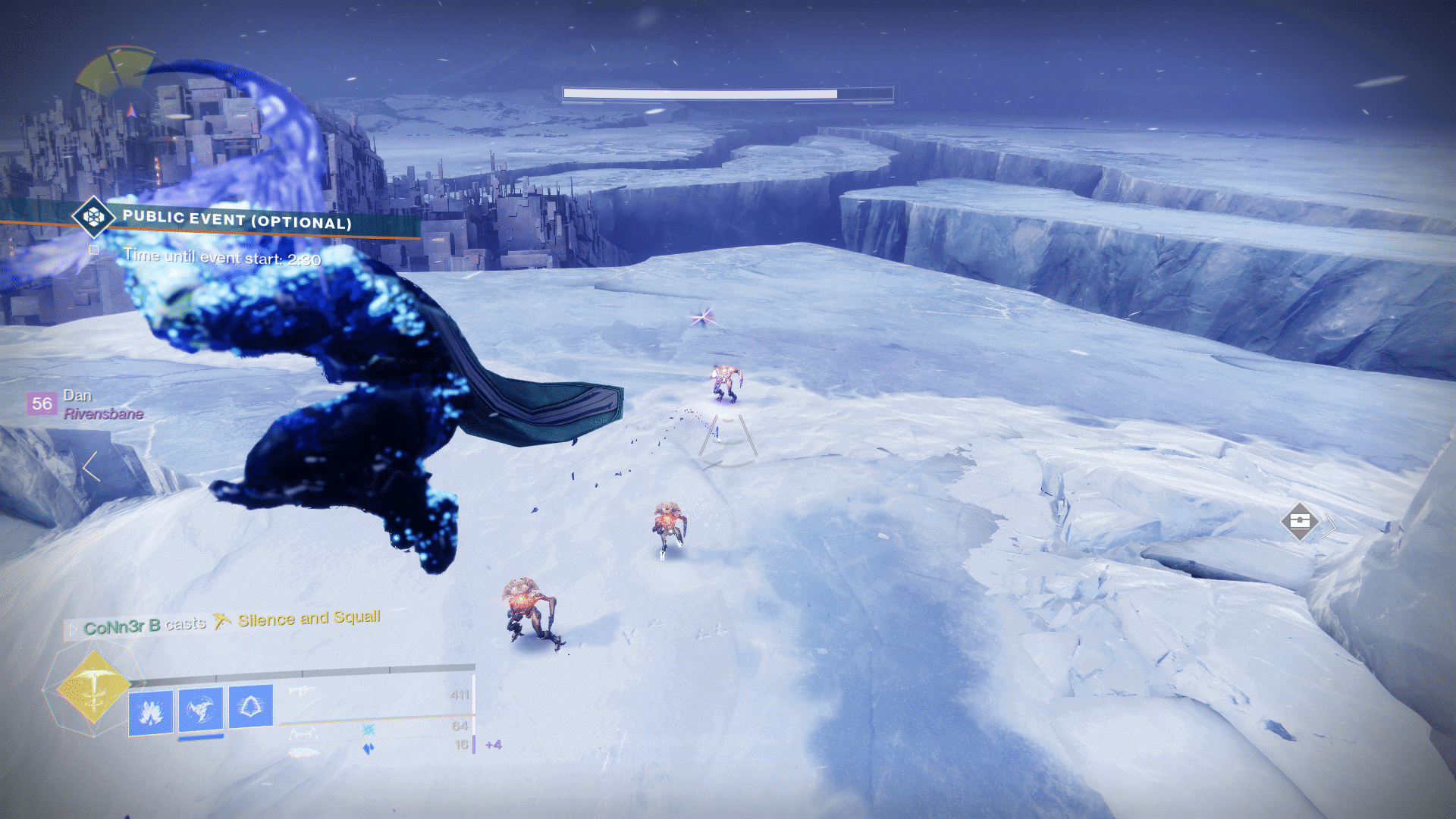Select the kinetic weapon icon with 411 ammo

point(302,691)
